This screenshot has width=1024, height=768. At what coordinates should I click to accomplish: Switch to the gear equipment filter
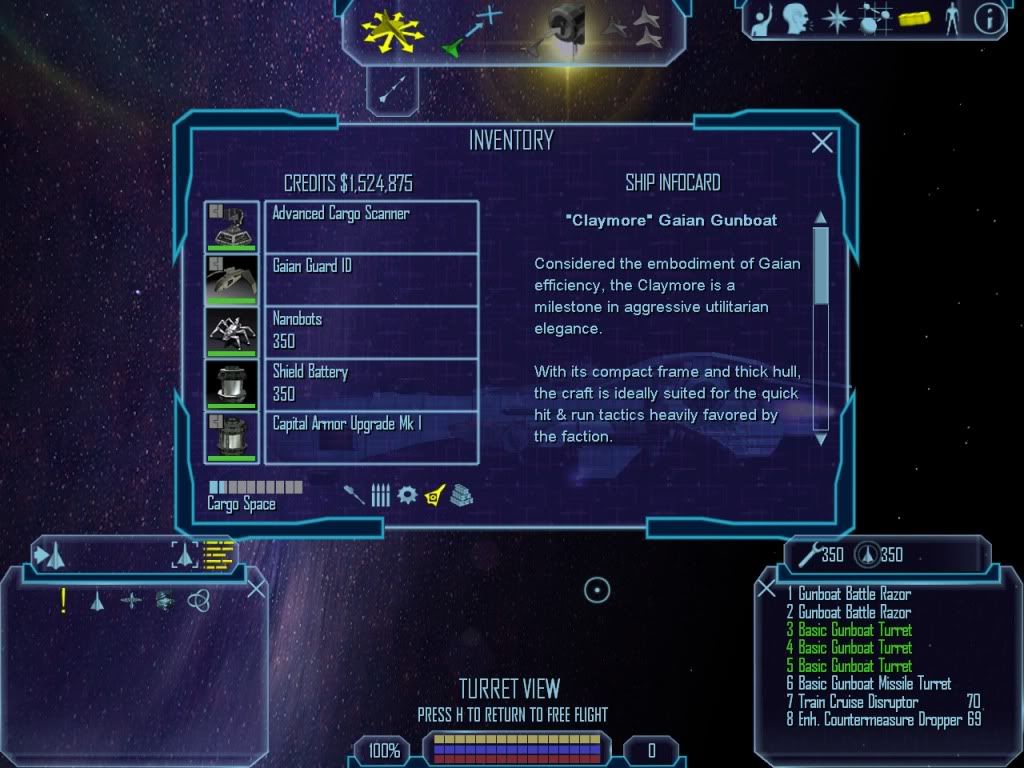pos(406,495)
